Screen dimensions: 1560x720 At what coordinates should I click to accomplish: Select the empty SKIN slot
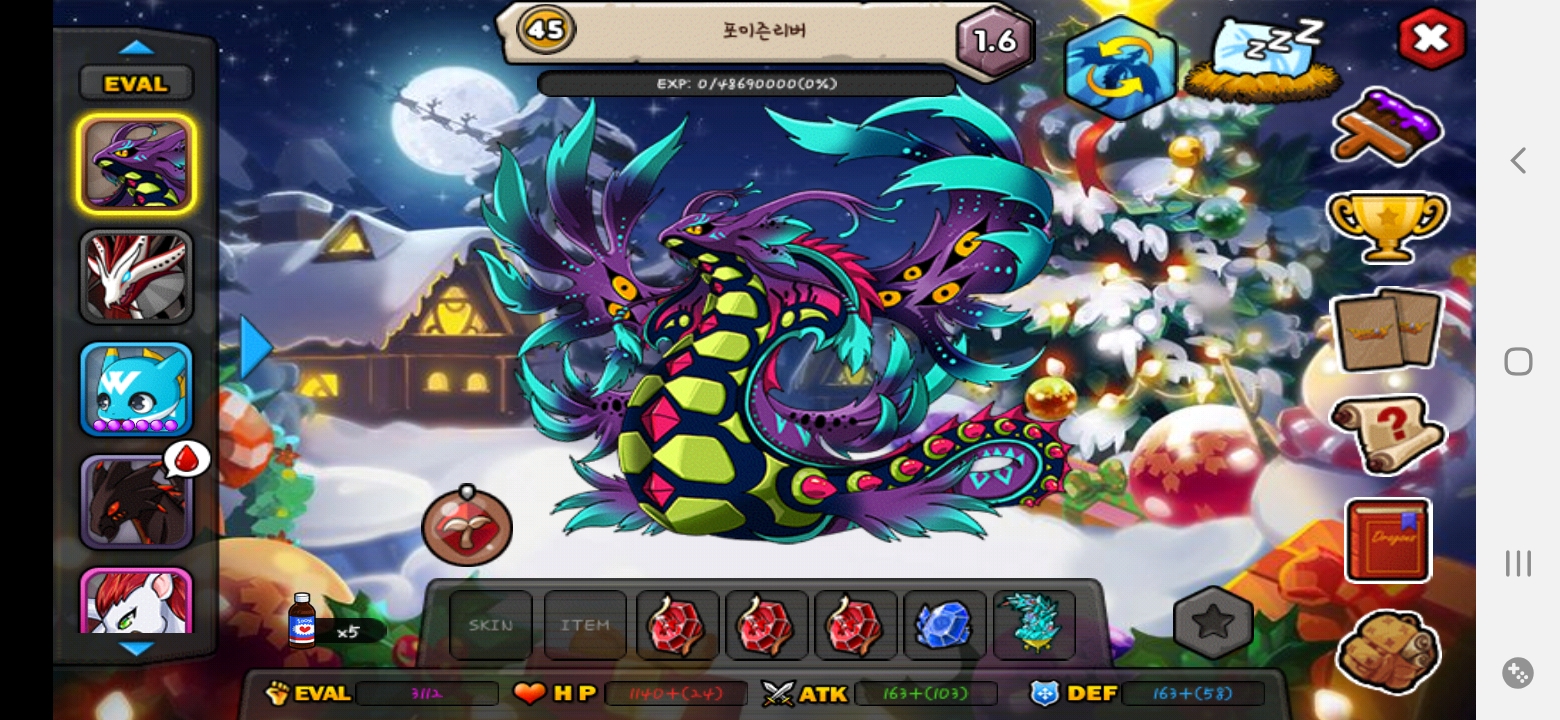[491, 625]
